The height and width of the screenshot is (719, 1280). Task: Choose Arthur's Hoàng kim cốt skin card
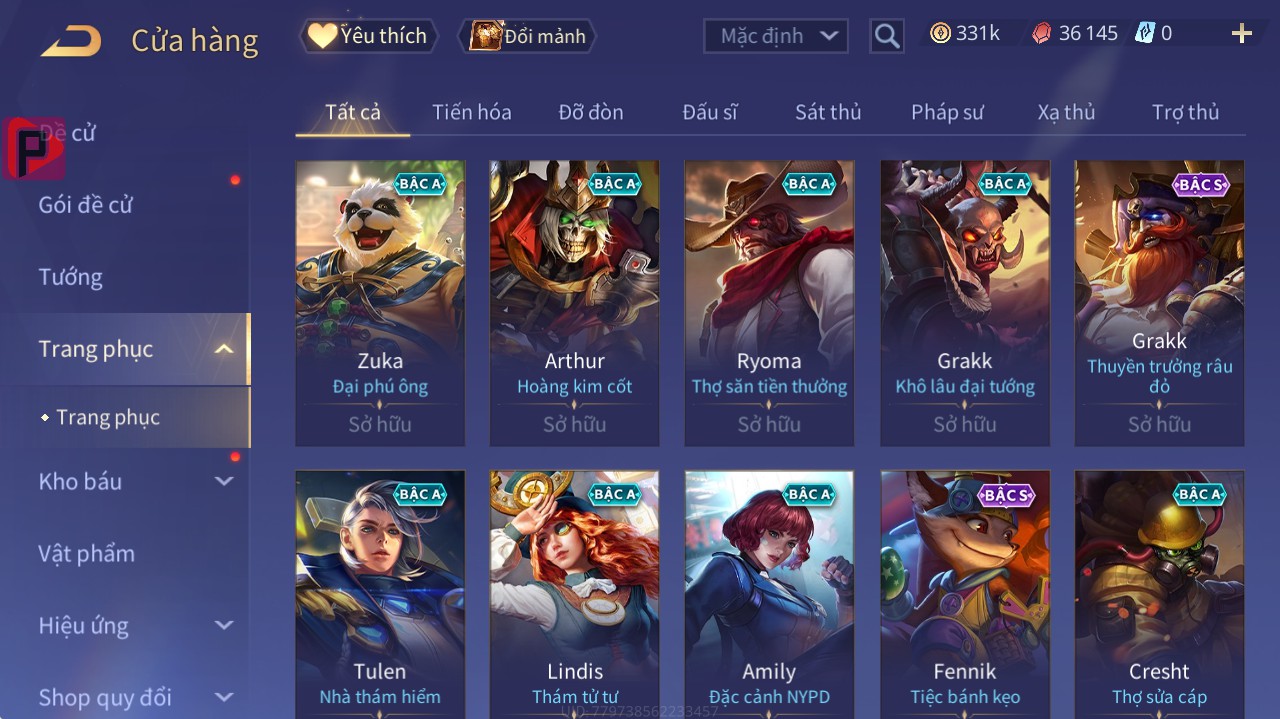[574, 302]
